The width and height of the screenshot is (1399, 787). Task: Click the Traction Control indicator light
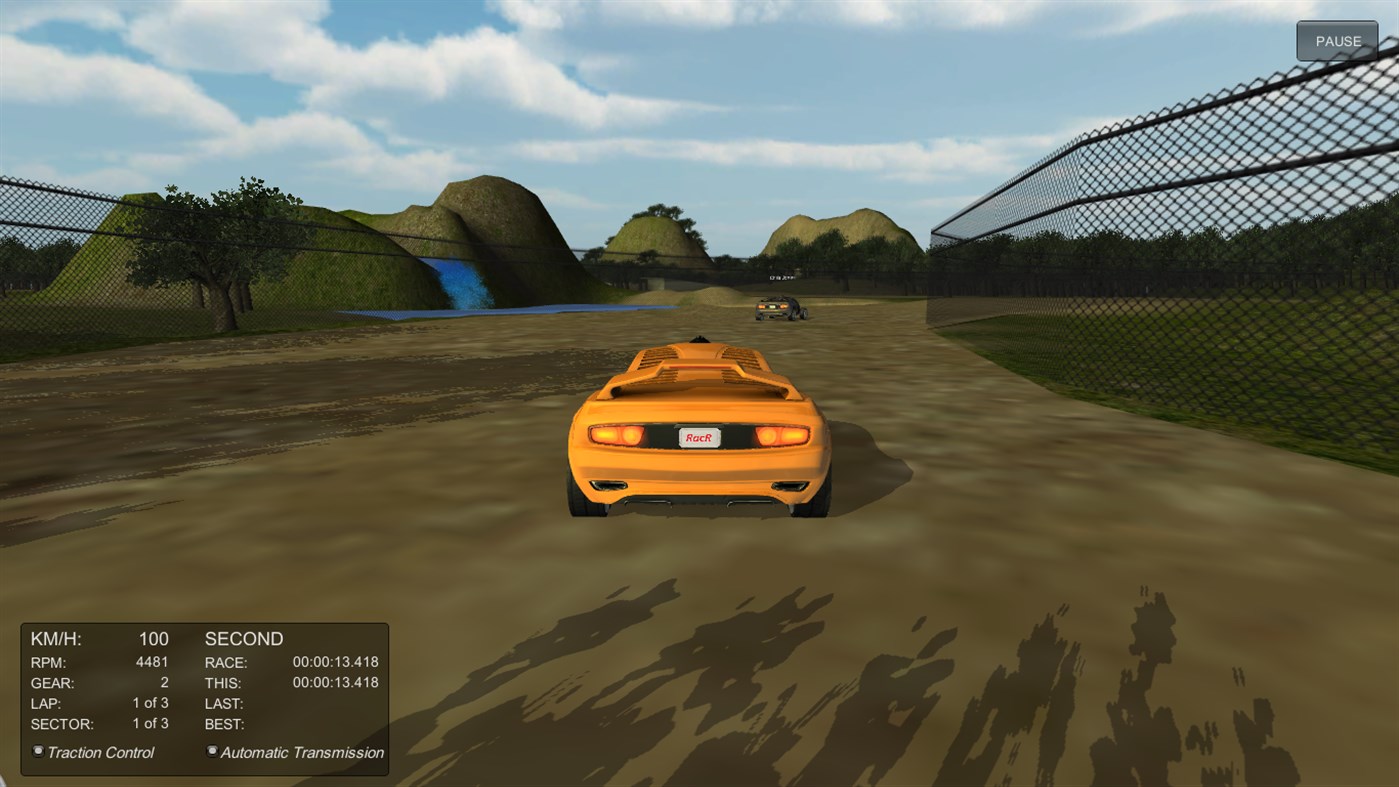pyautogui.click(x=37, y=751)
